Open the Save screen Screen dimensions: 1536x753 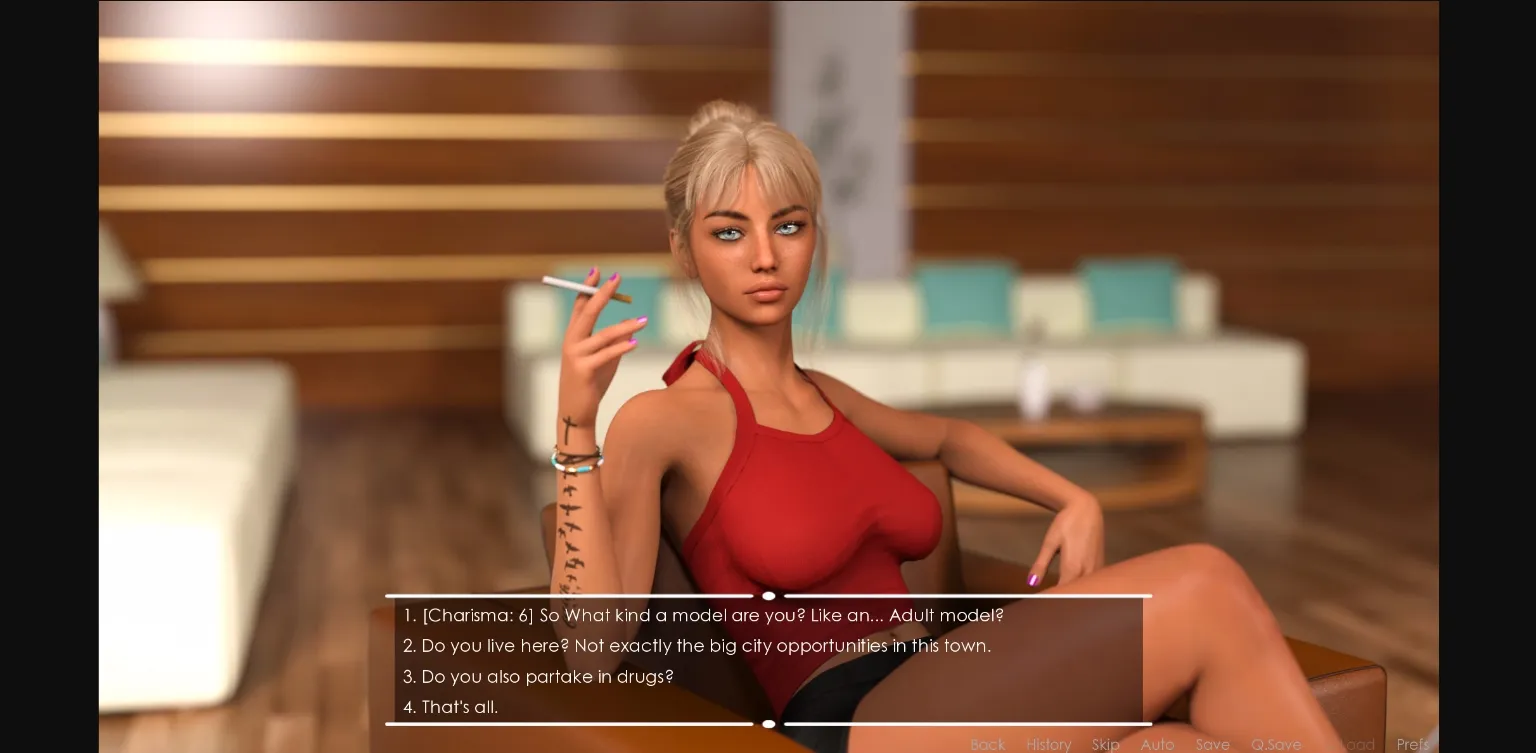(1213, 745)
